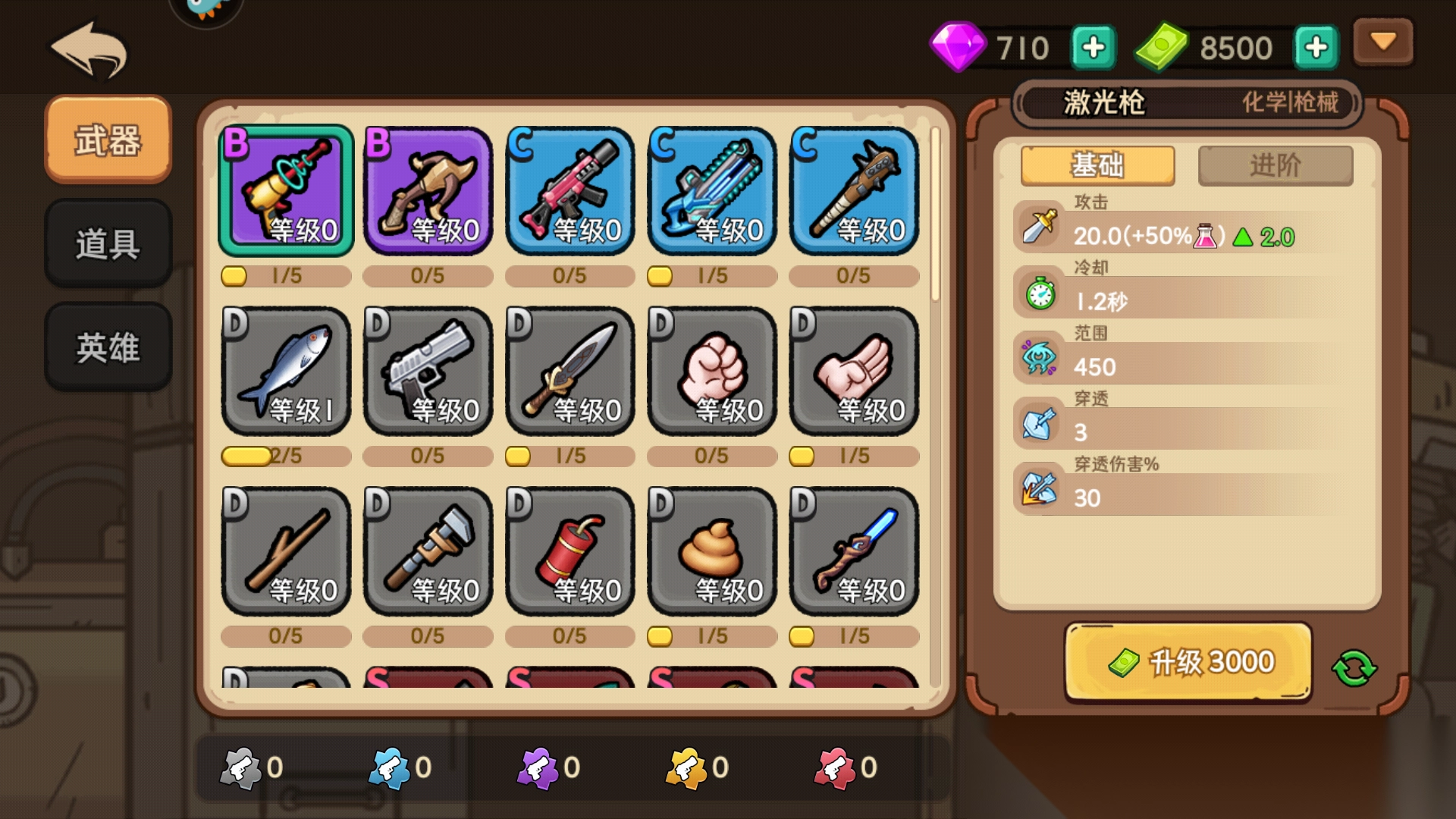
Task: Pick the fish weapon slot
Action: (286, 370)
